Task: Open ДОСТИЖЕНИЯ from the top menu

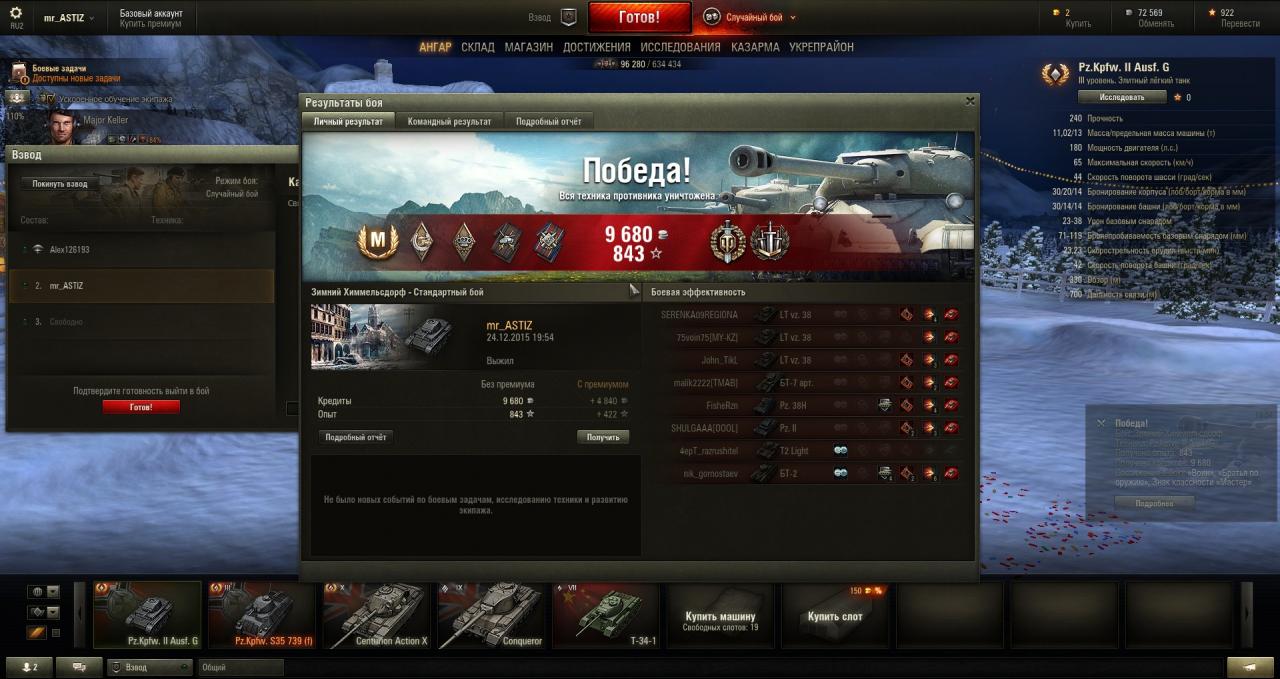Action: pyautogui.click(x=596, y=47)
